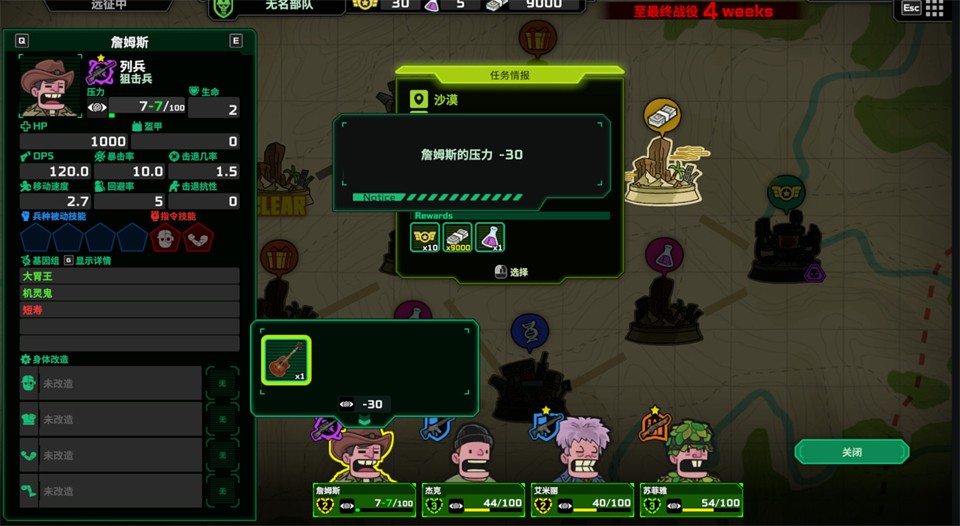The image size is (960, 526).
Task: Select the guitar item slot
Action: (286, 359)
